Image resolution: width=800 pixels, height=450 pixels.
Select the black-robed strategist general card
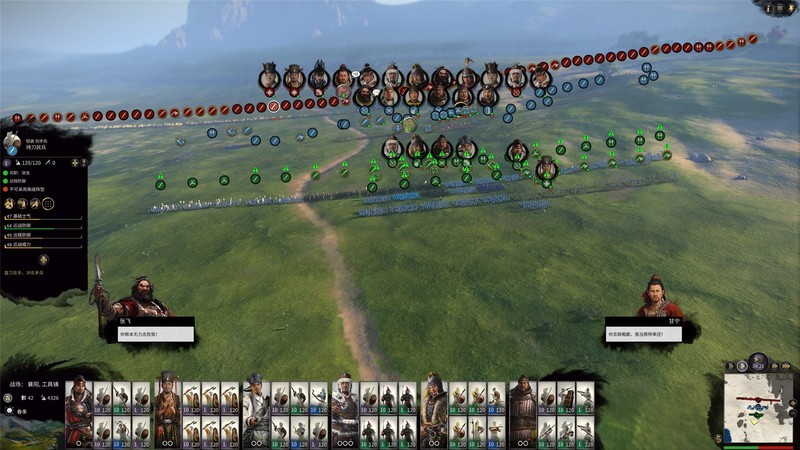[x=168, y=411]
